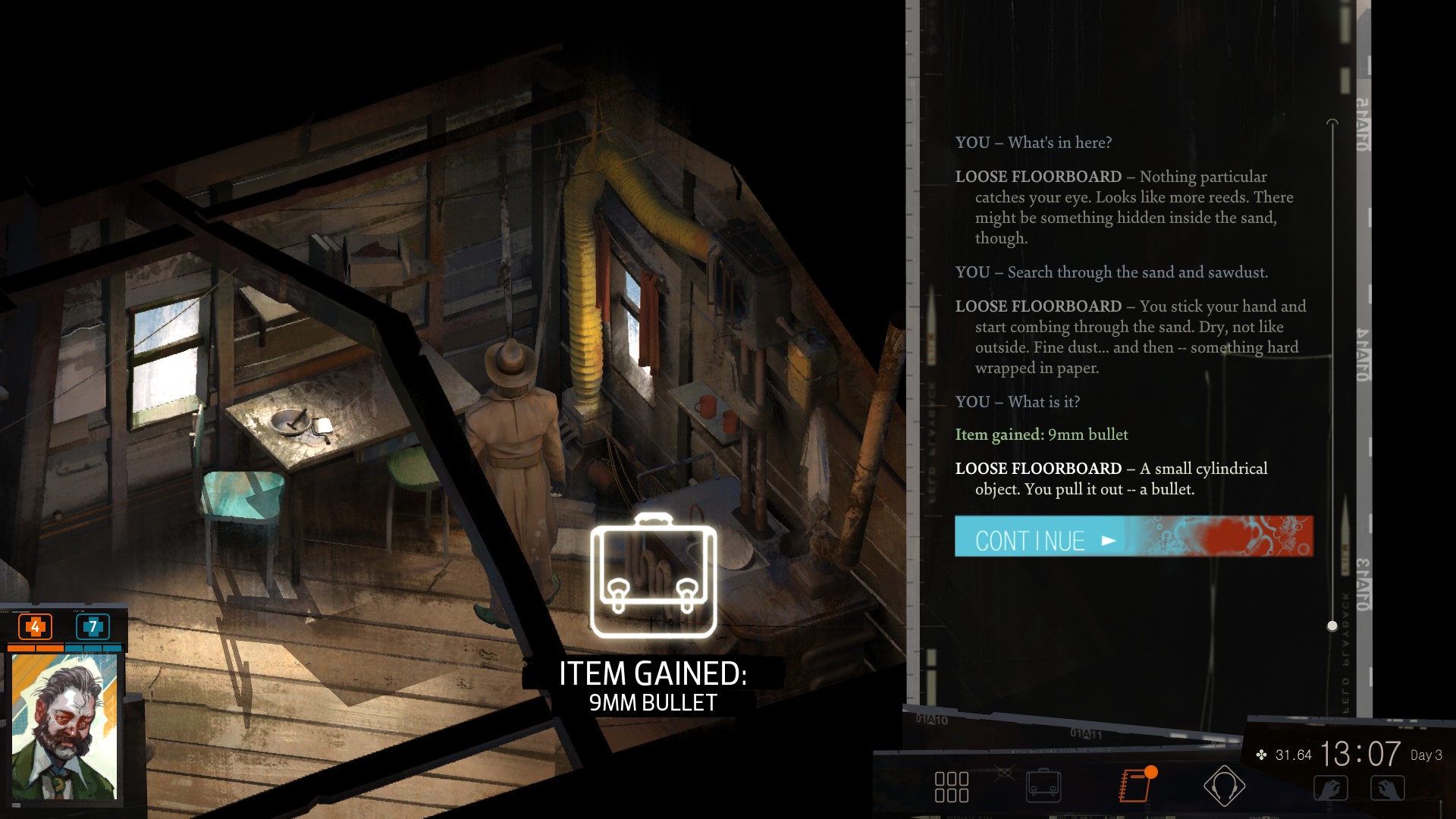Viewport: 1456px width, 819px height.
Task: Select the left hand item slot
Action: tap(1330, 789)
